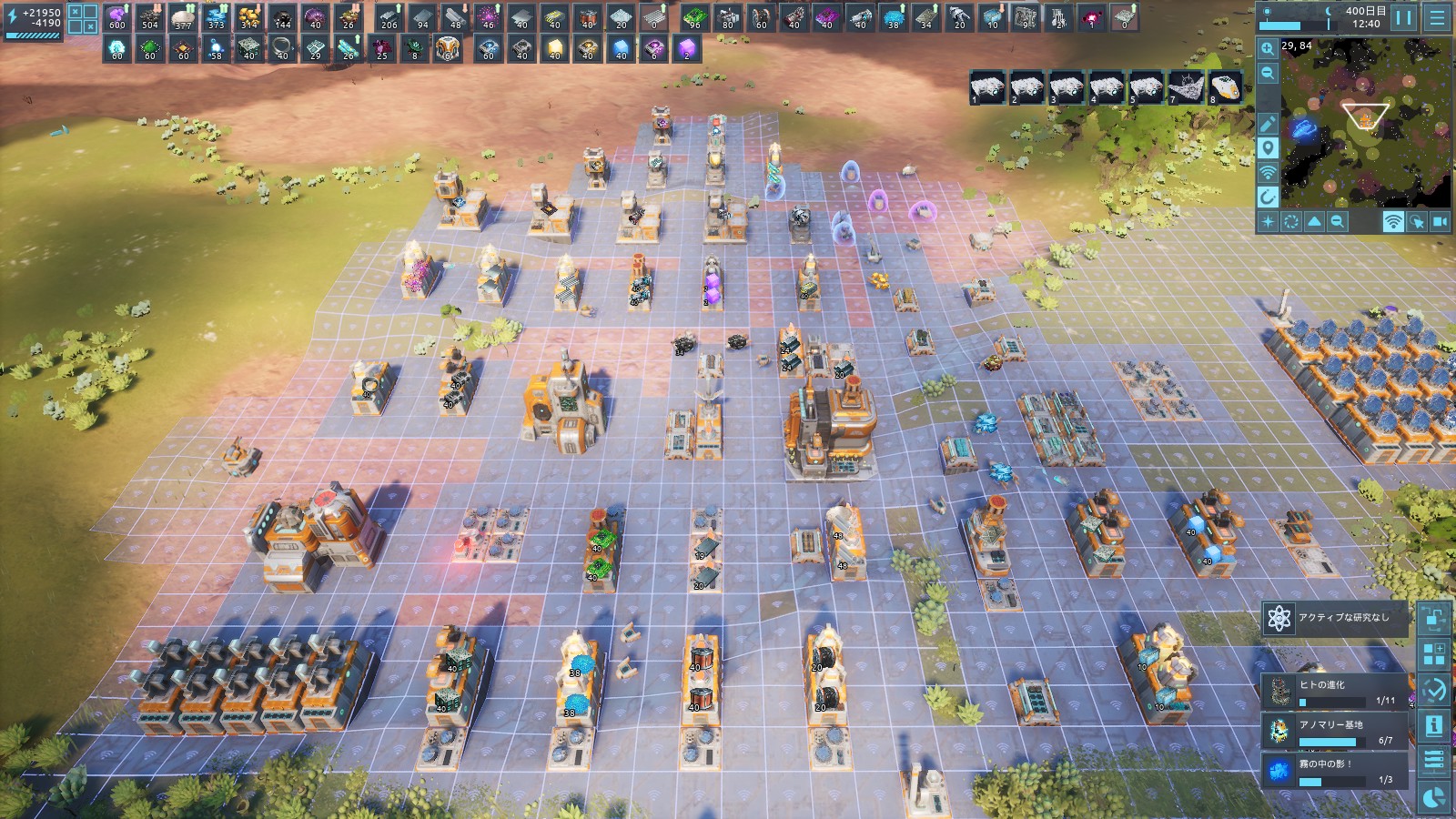The image size is (1456, 819).
Task: Open the main hamburger menu
Action: (x=1437, y=17)
